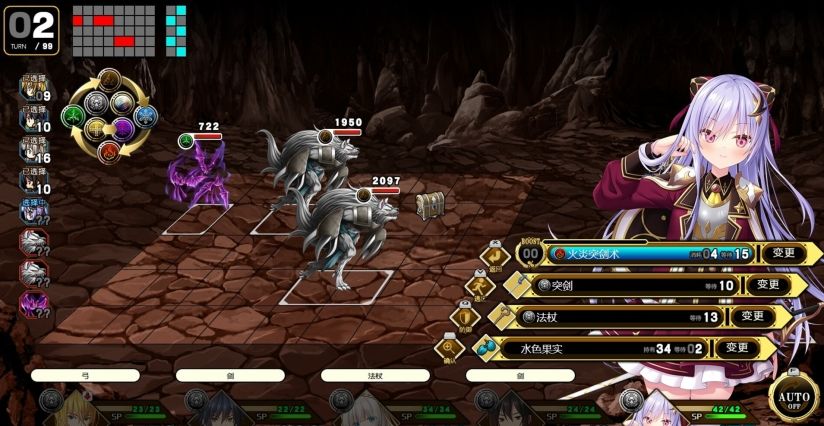
Task: Select the 弓 party member label
Action: [x=85, y=376]
